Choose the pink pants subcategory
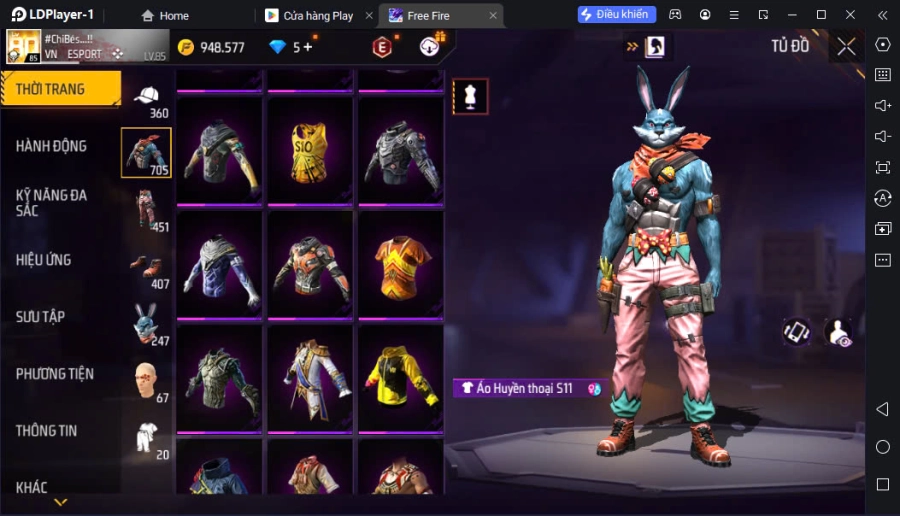The image size is (900, 516). pos(147,210)
